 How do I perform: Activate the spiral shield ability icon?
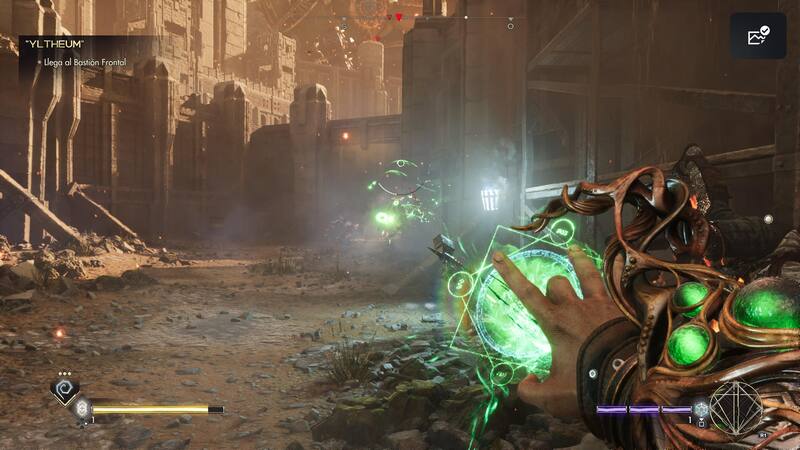(65, 391)
